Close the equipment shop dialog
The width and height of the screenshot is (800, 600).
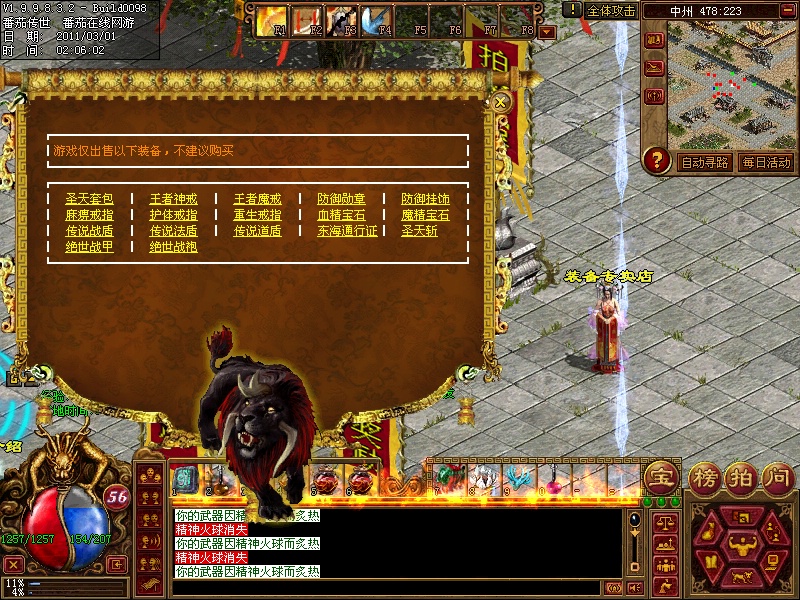502,101
